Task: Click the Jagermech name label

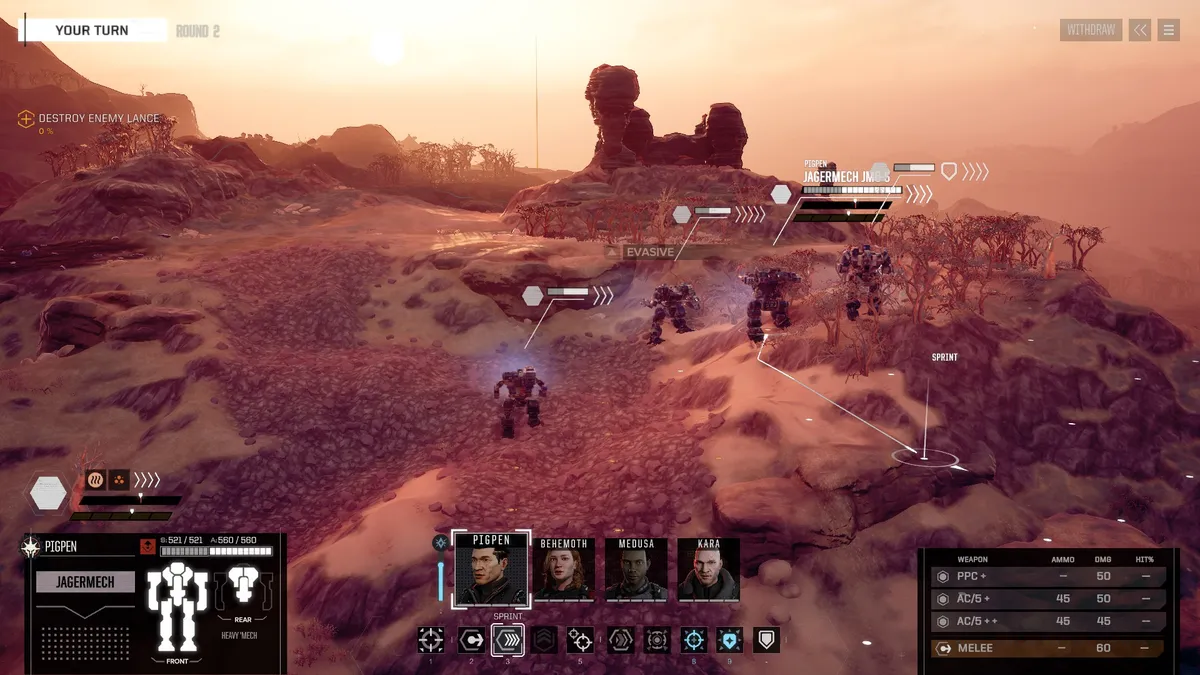Action: pos(85,582)
